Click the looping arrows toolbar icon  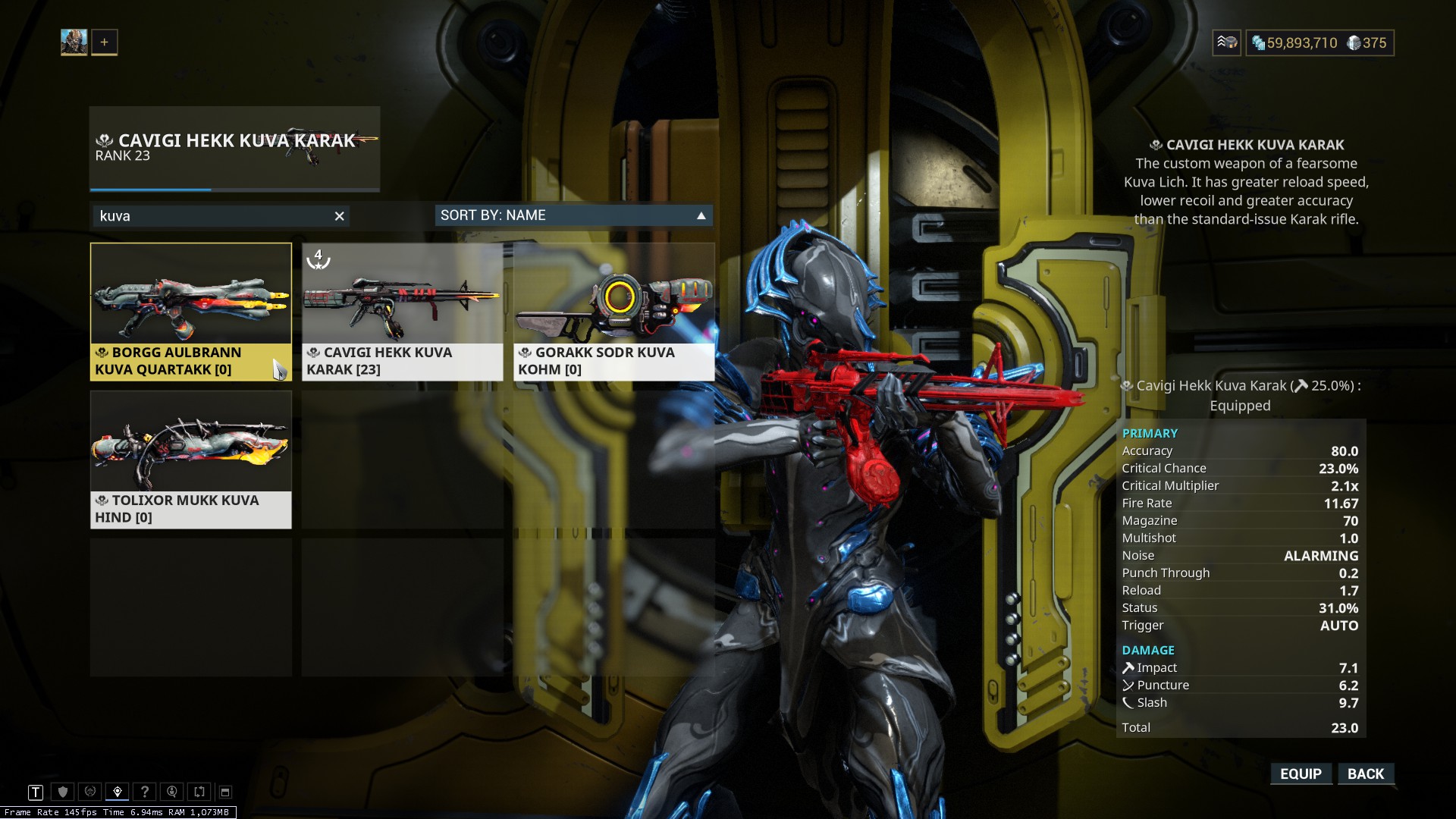point(199,792)
